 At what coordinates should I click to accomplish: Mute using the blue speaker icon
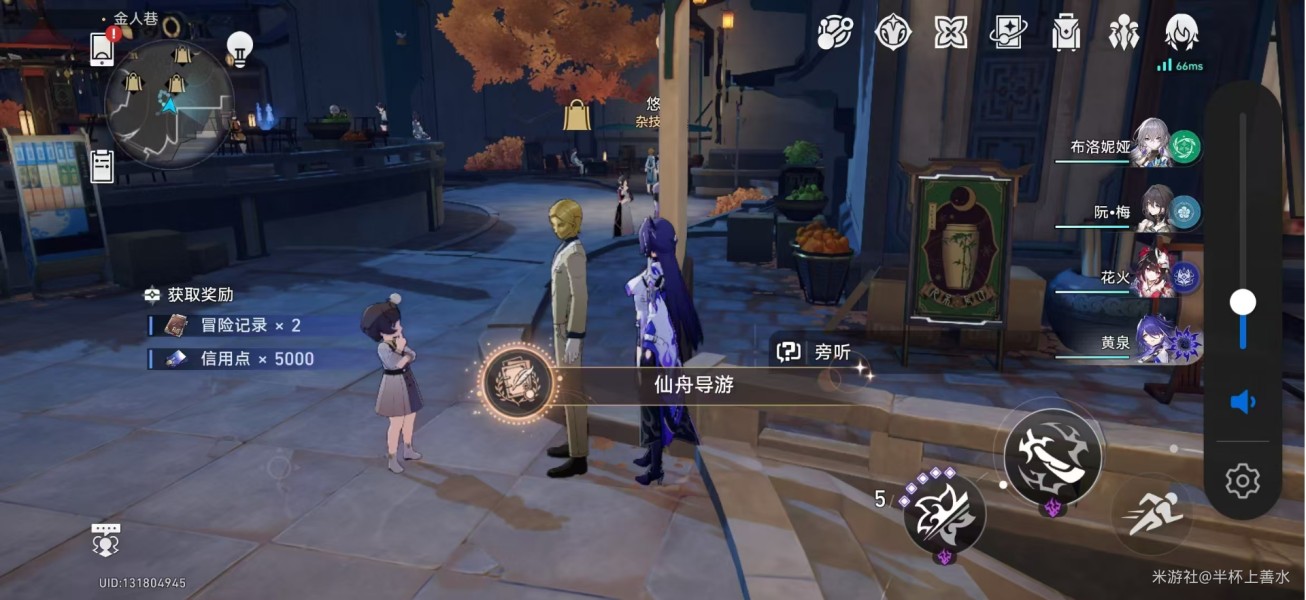pos(1242,402)
